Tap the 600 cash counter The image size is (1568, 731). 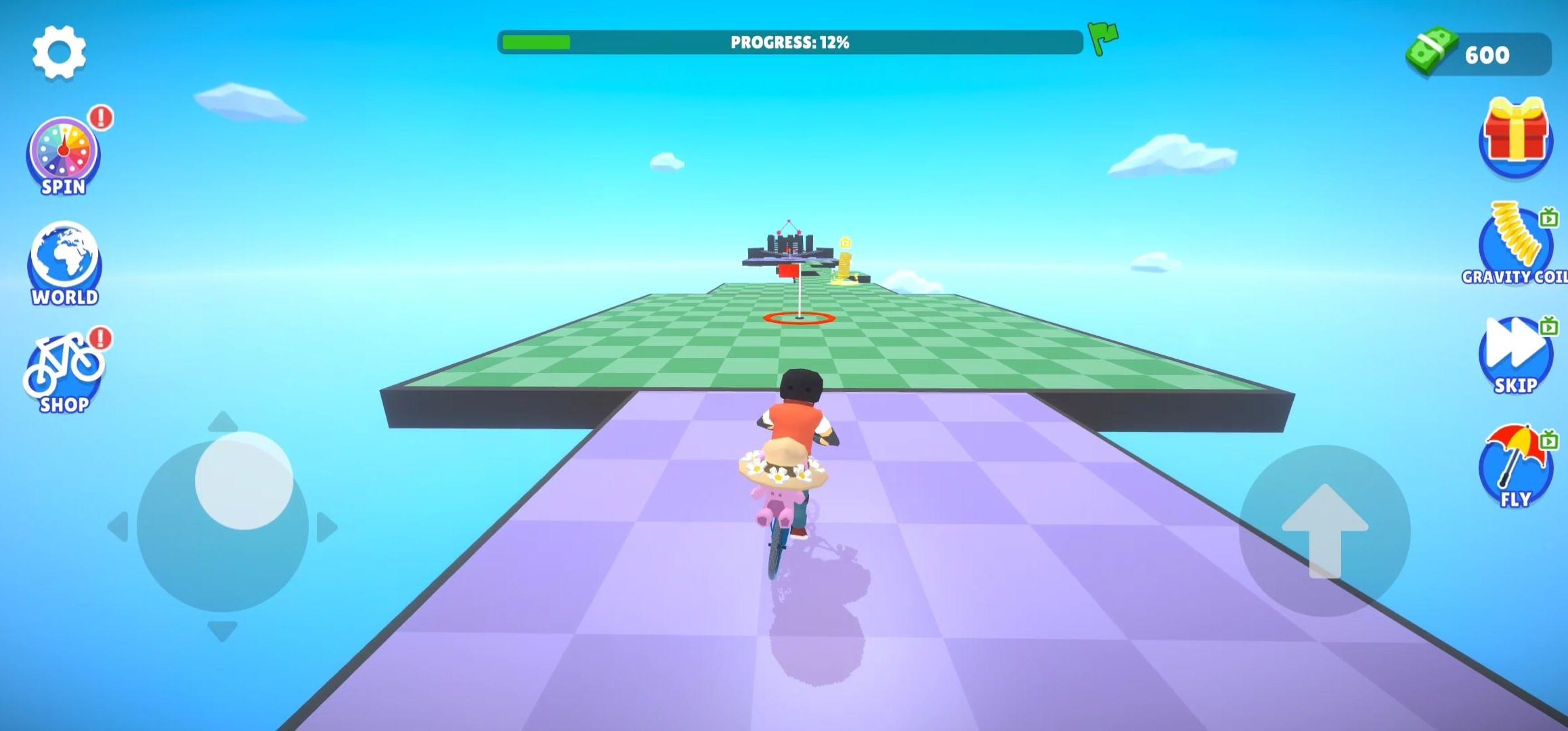pyautogui.click(x=1489, y=54)
